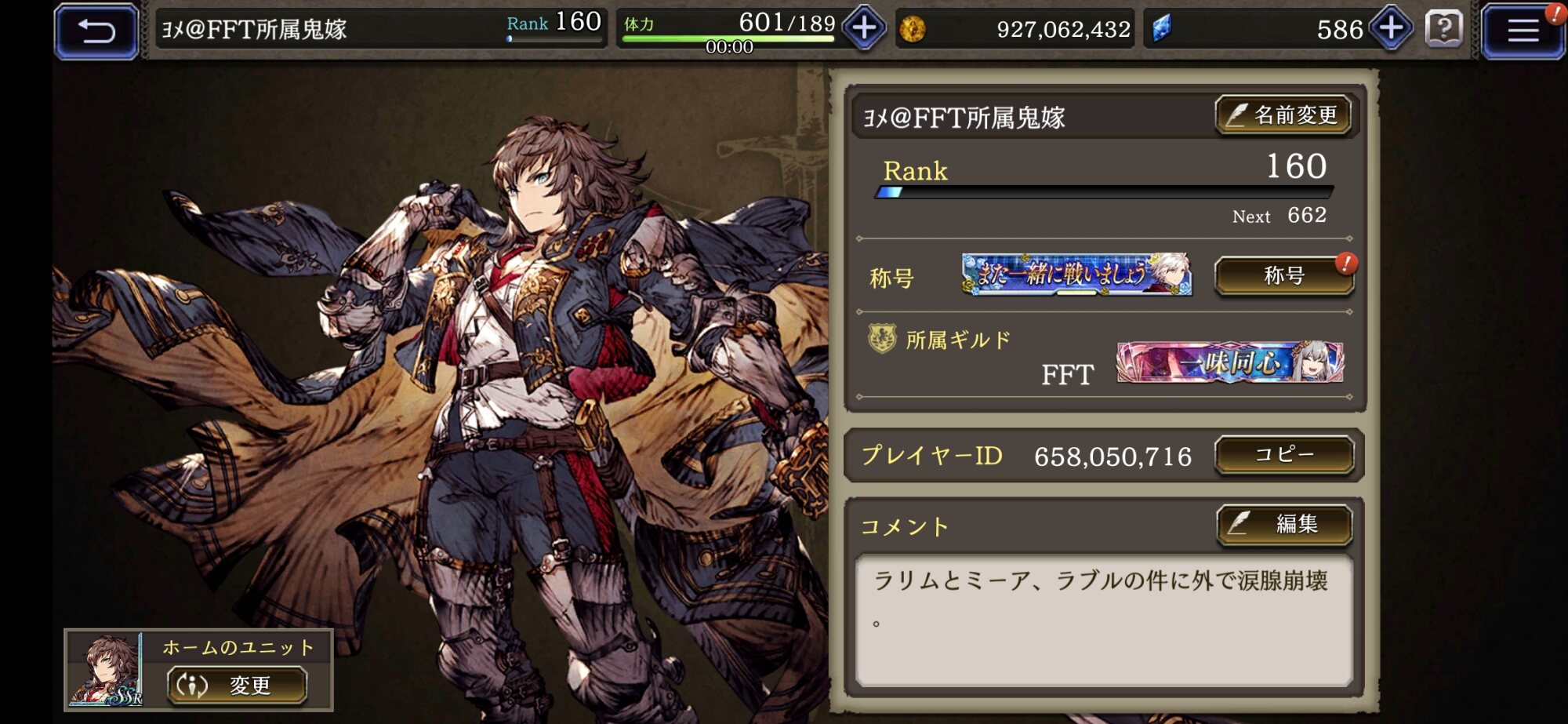Select the home unit portrait thumbnail
Image resolution: width=1568 pixels, height=724 pixels.
point(106,670)
